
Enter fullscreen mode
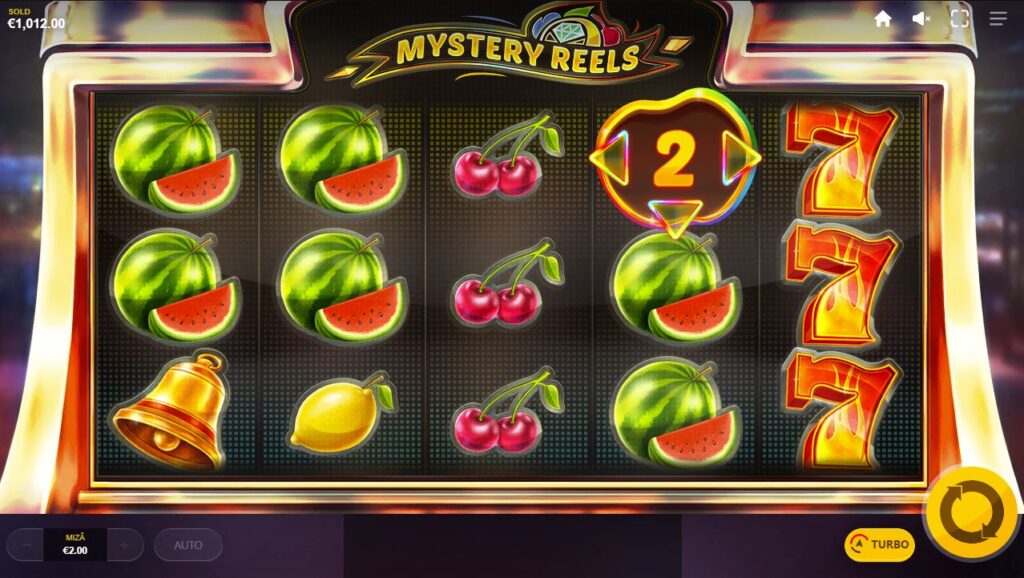pyautogui.click(x=960, y=18)
